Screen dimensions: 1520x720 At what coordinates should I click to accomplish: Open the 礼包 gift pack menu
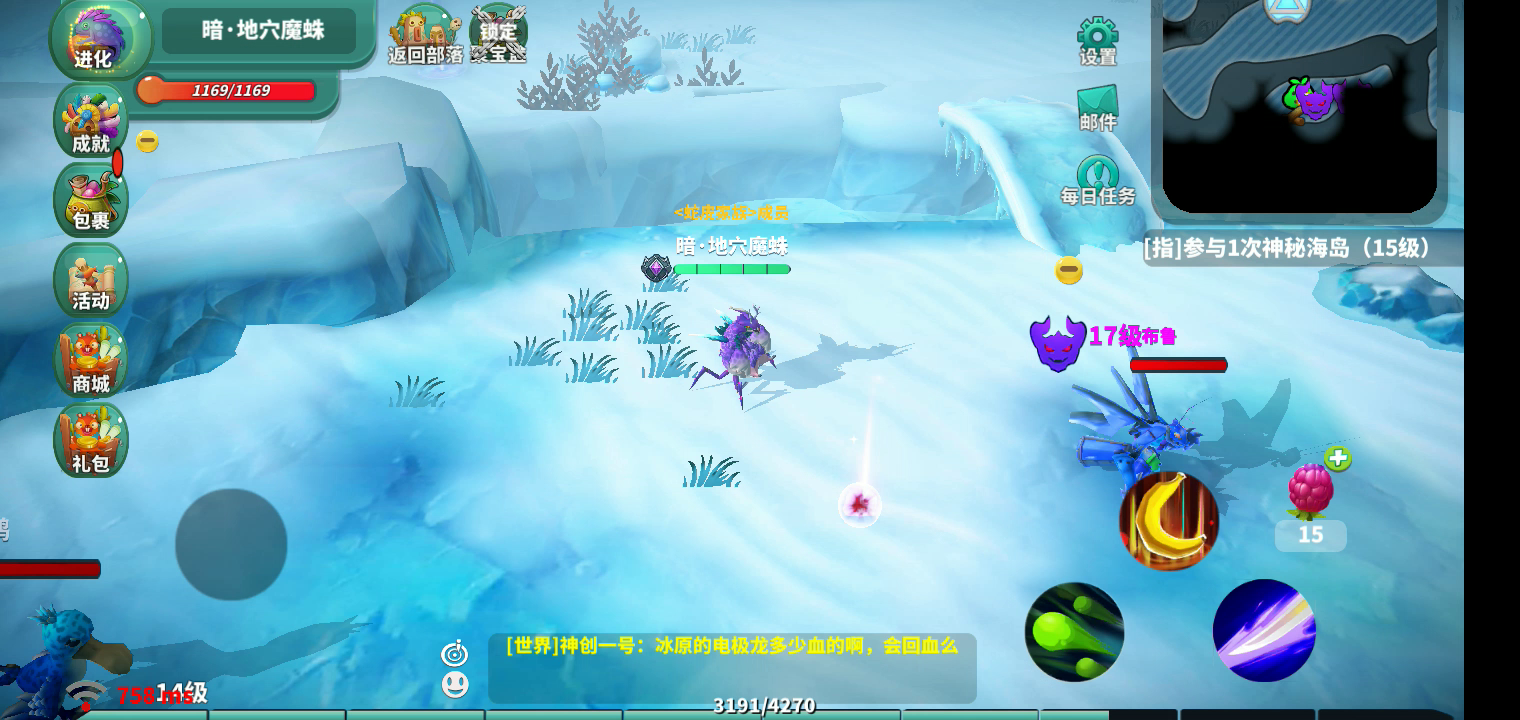click(x=91, y=441)
